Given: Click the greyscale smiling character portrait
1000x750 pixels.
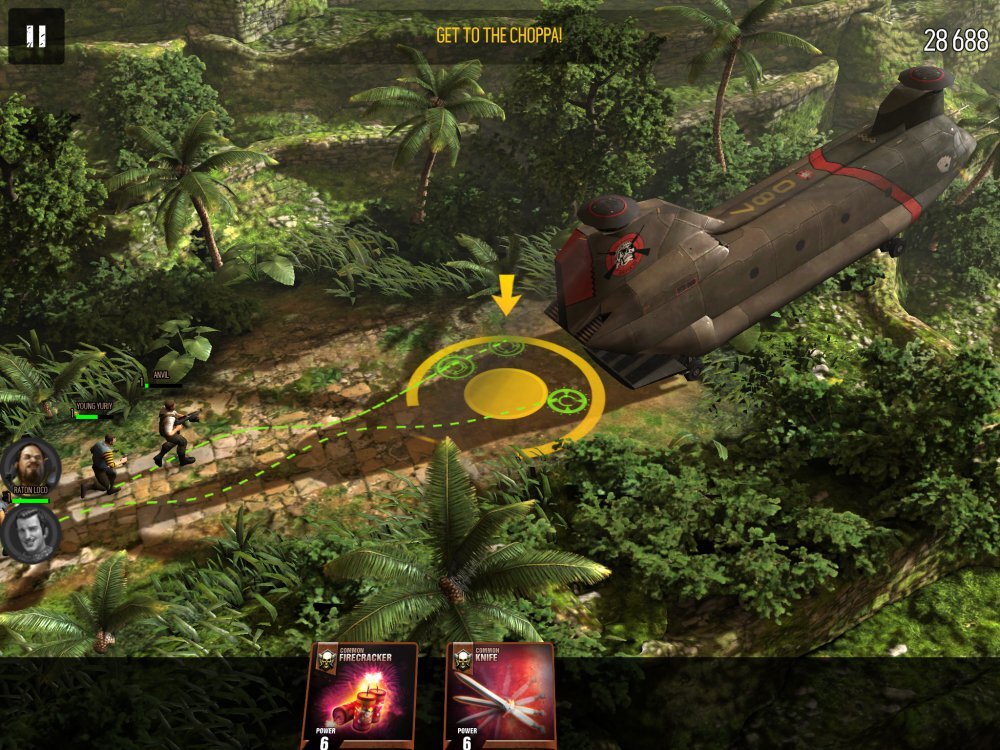Looking at the screenshot, I should tap(30, 532).
